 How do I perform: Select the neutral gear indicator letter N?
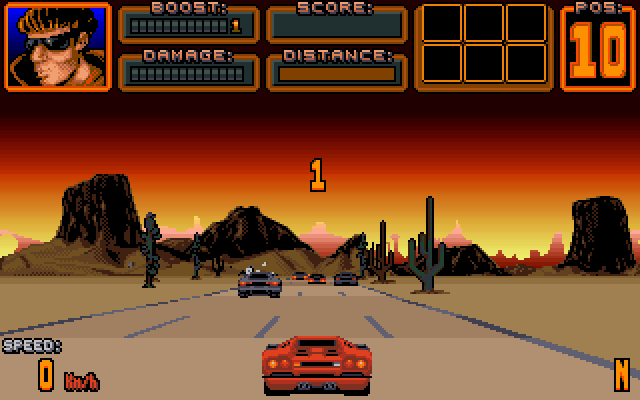coord(622,373)
